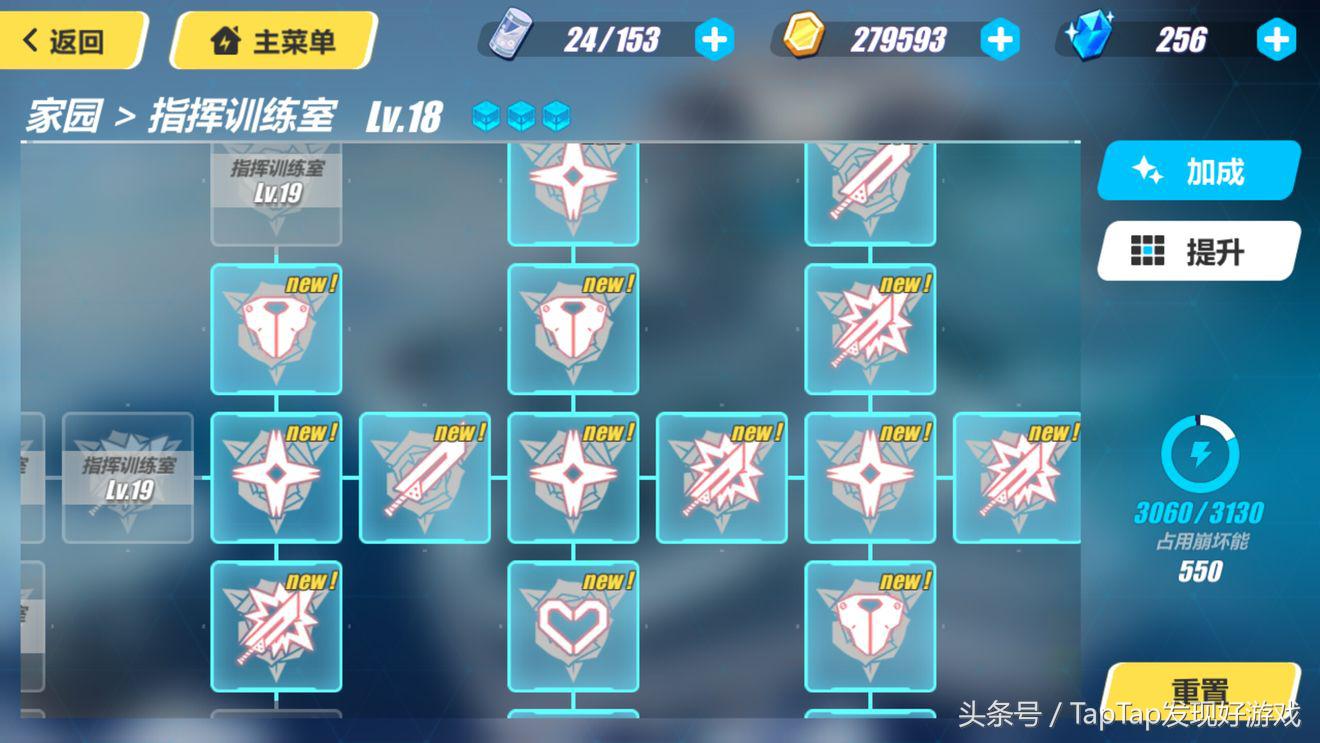Tap a blue cube icon beside Lv.18

tap(487, 115)
